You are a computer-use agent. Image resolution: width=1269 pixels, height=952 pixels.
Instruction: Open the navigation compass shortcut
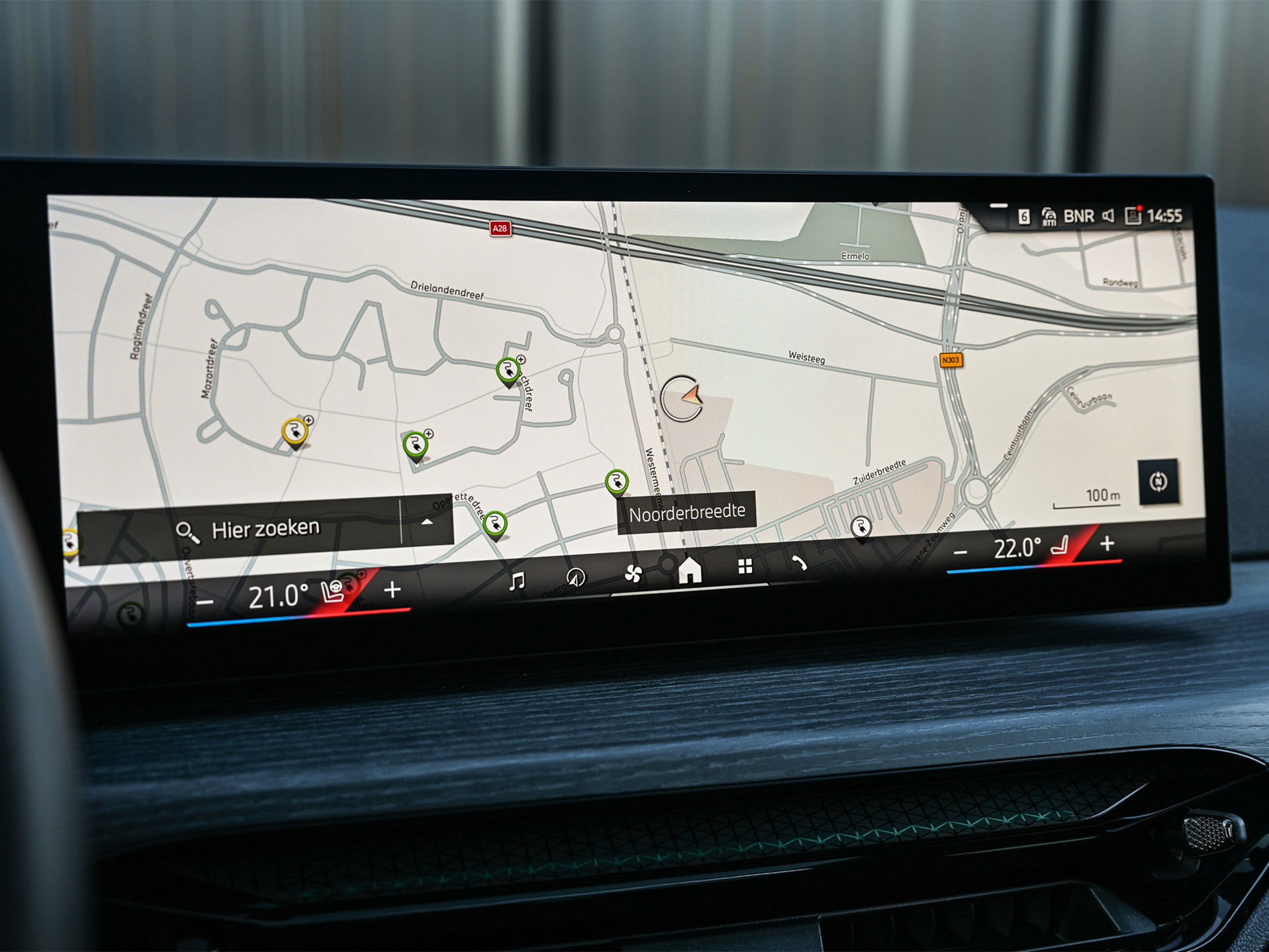[575, 577]
